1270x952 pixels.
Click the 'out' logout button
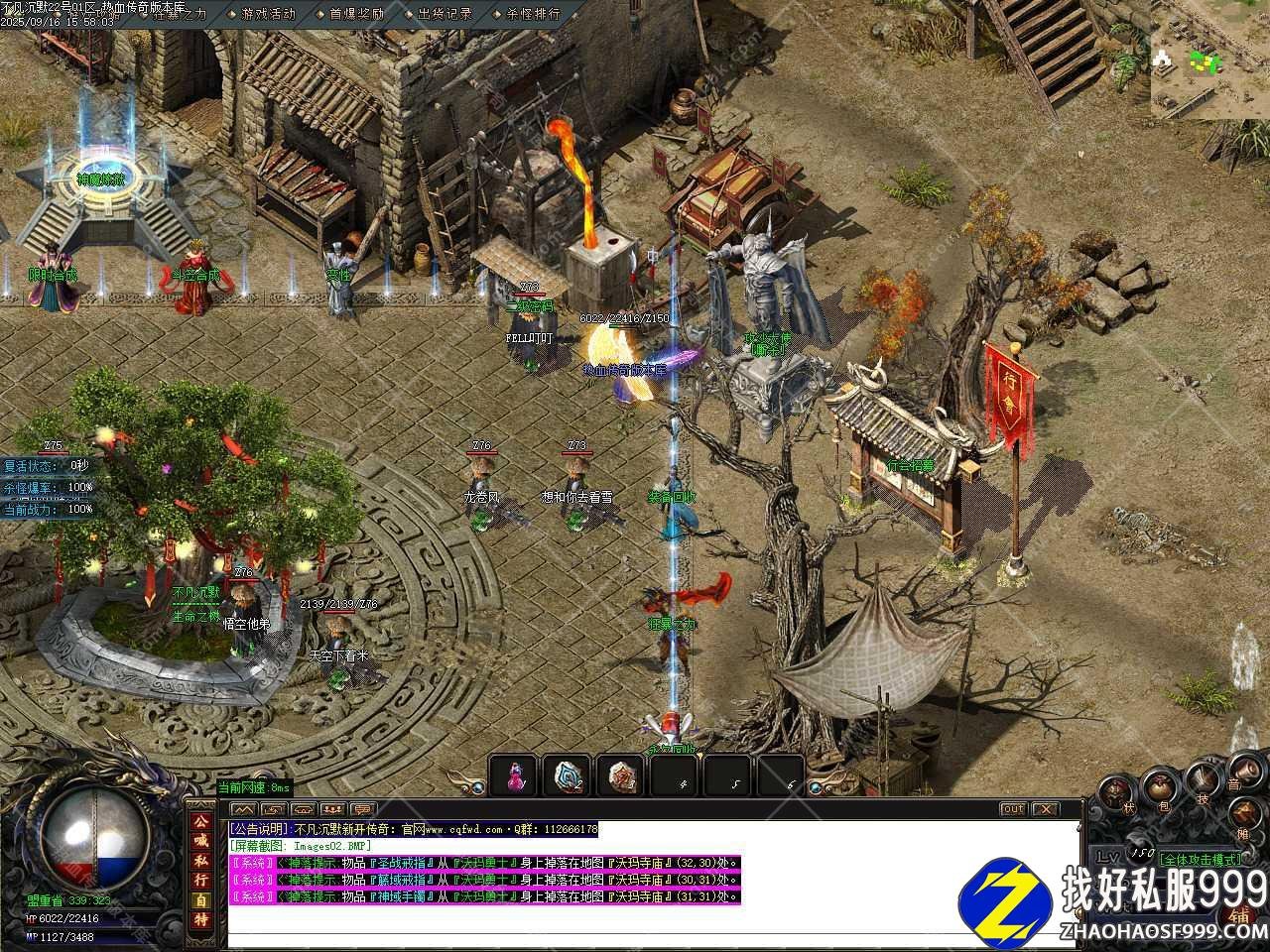1012,809
